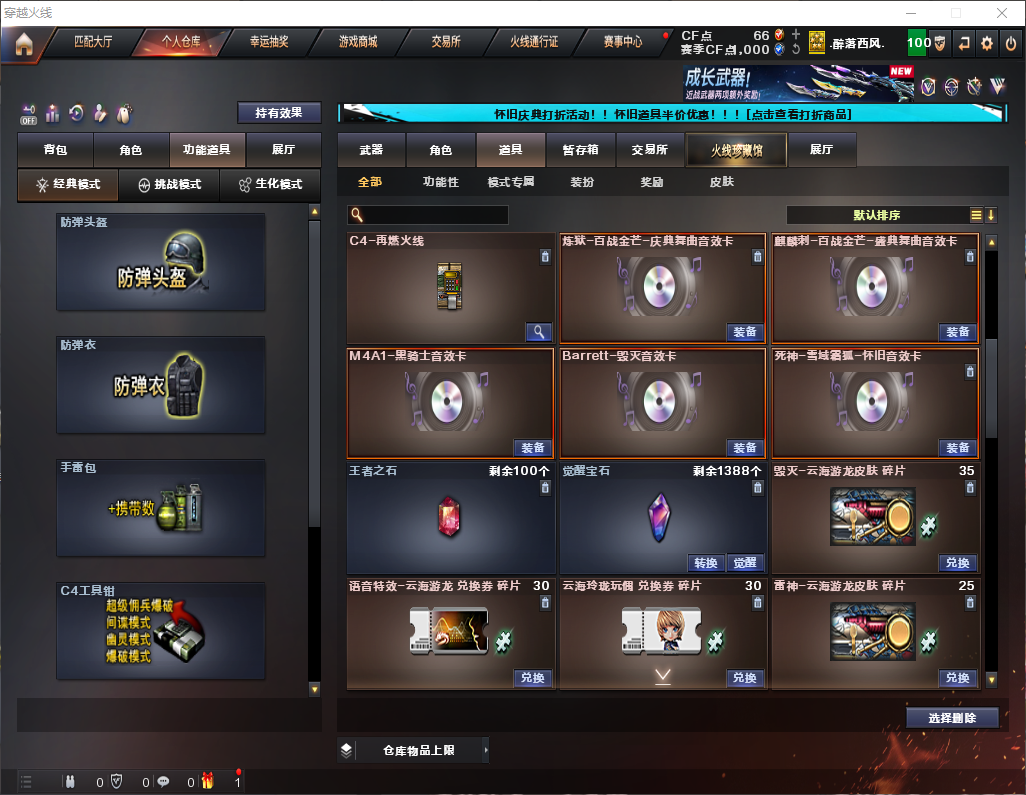Go to 游戏商城 shop
Screen dimensions: 1026x795
tap(358, 42)
